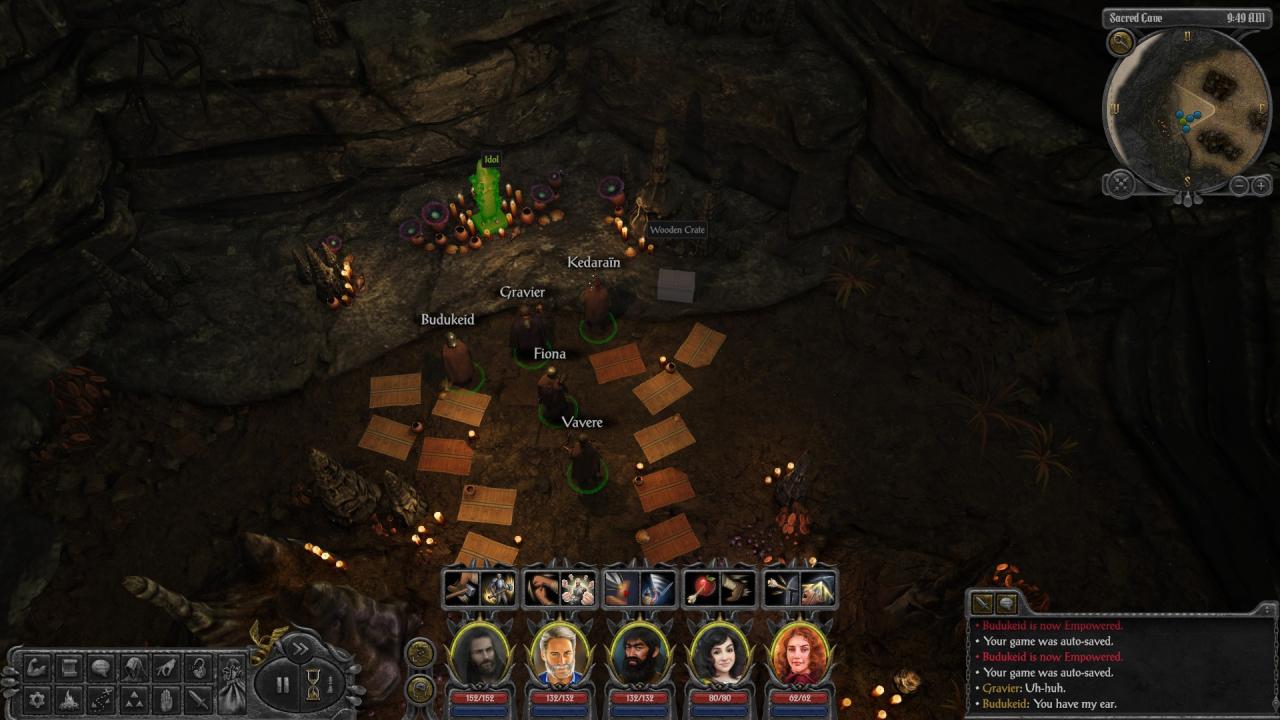
Task: Select the campfire rest icon
Action: 69,698
